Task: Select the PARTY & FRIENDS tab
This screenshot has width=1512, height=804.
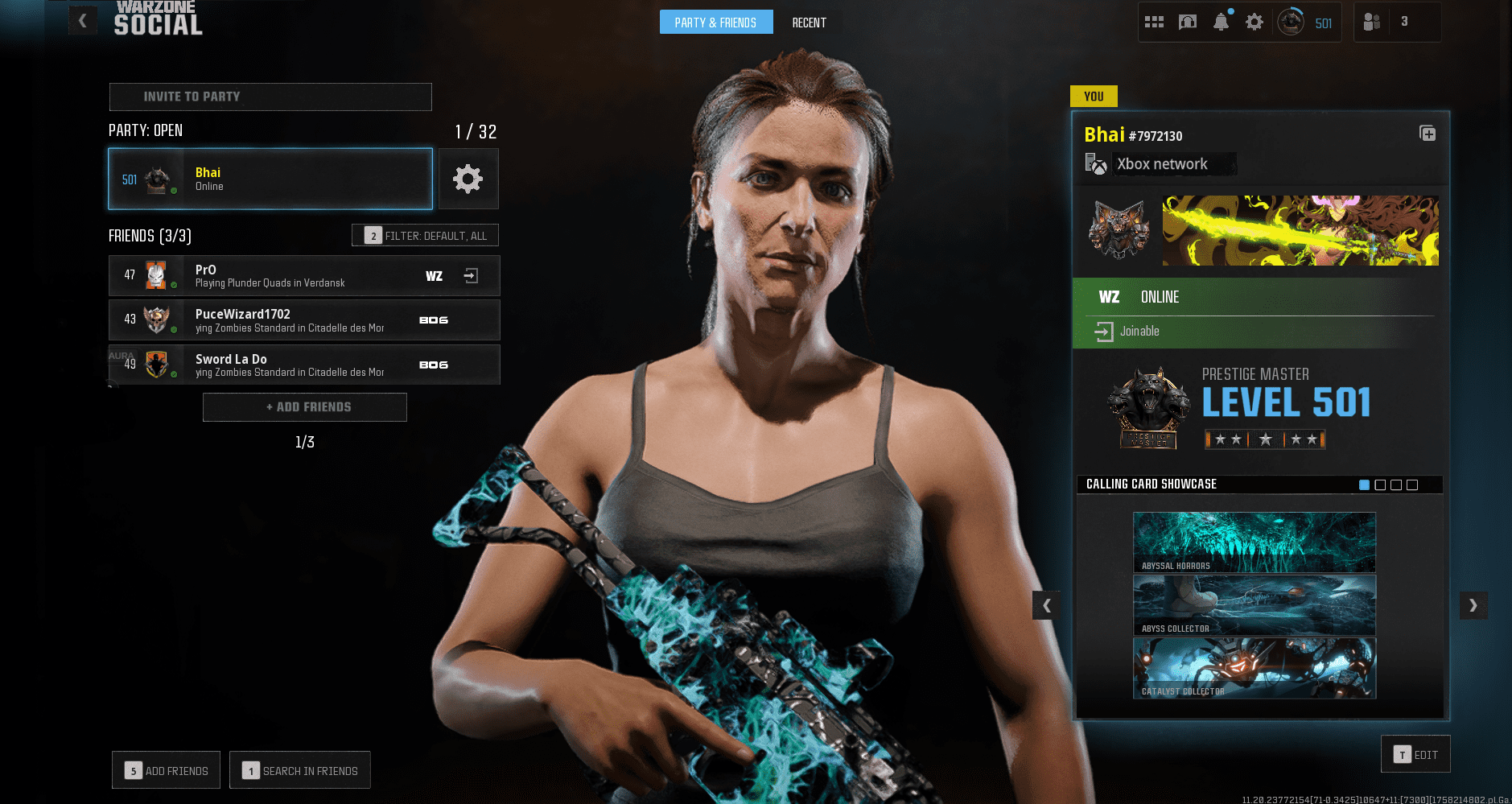Action: pyautogui.click(x=715, y=22)
